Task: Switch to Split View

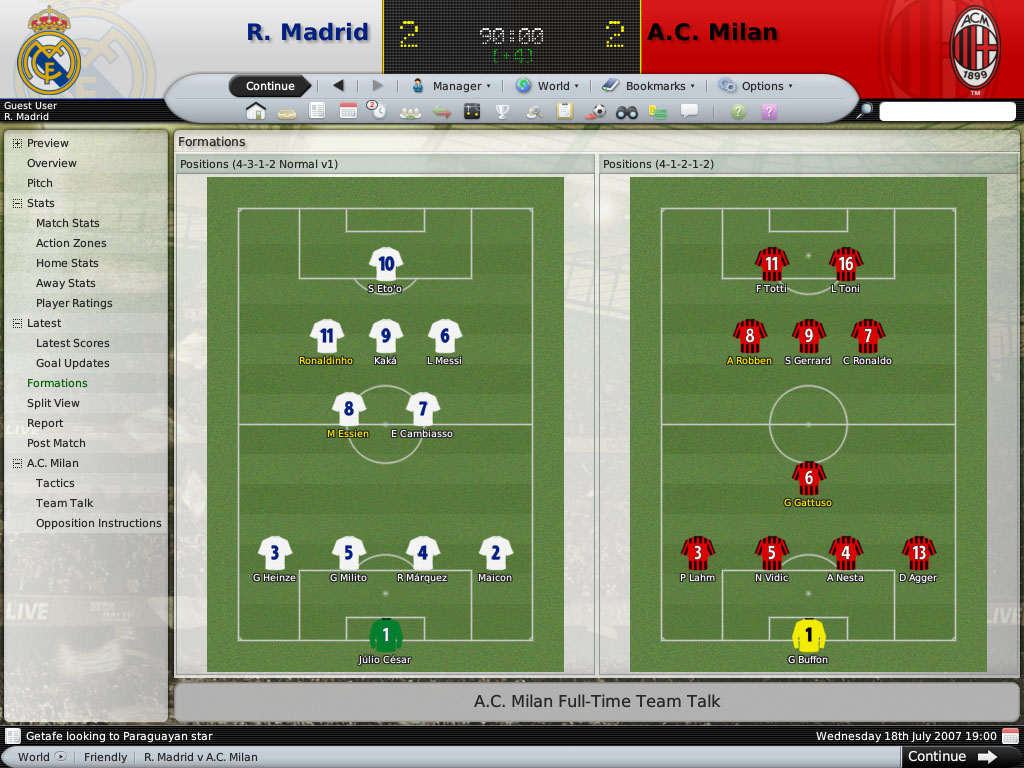Action: (53, 403)
